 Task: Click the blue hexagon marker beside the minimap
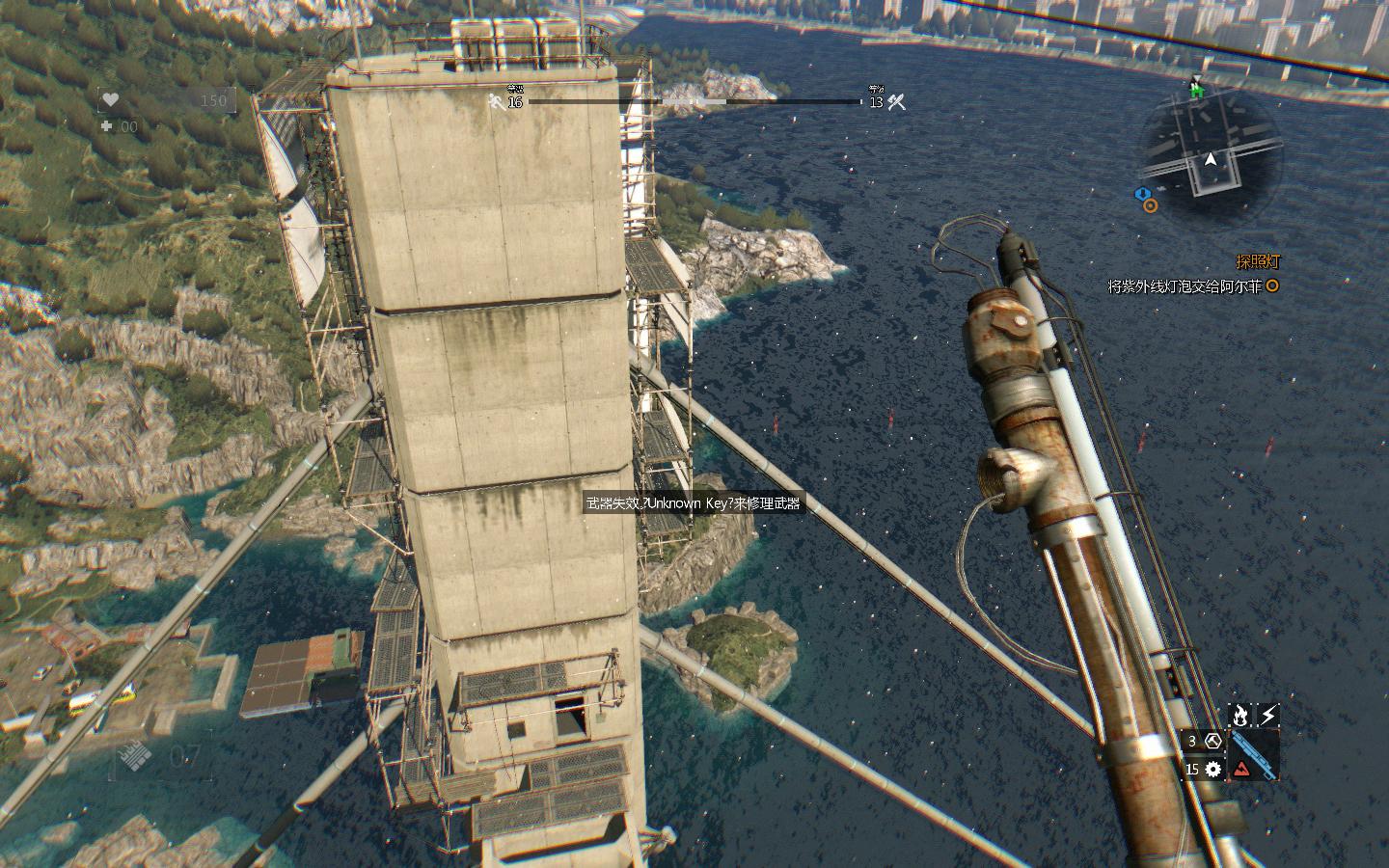tap(1143, 194)
